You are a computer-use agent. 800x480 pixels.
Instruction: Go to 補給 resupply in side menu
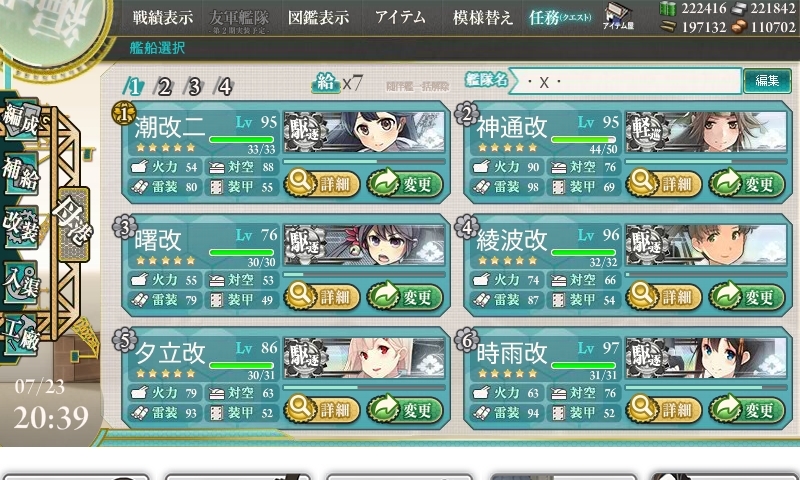[x=20, y=170]
